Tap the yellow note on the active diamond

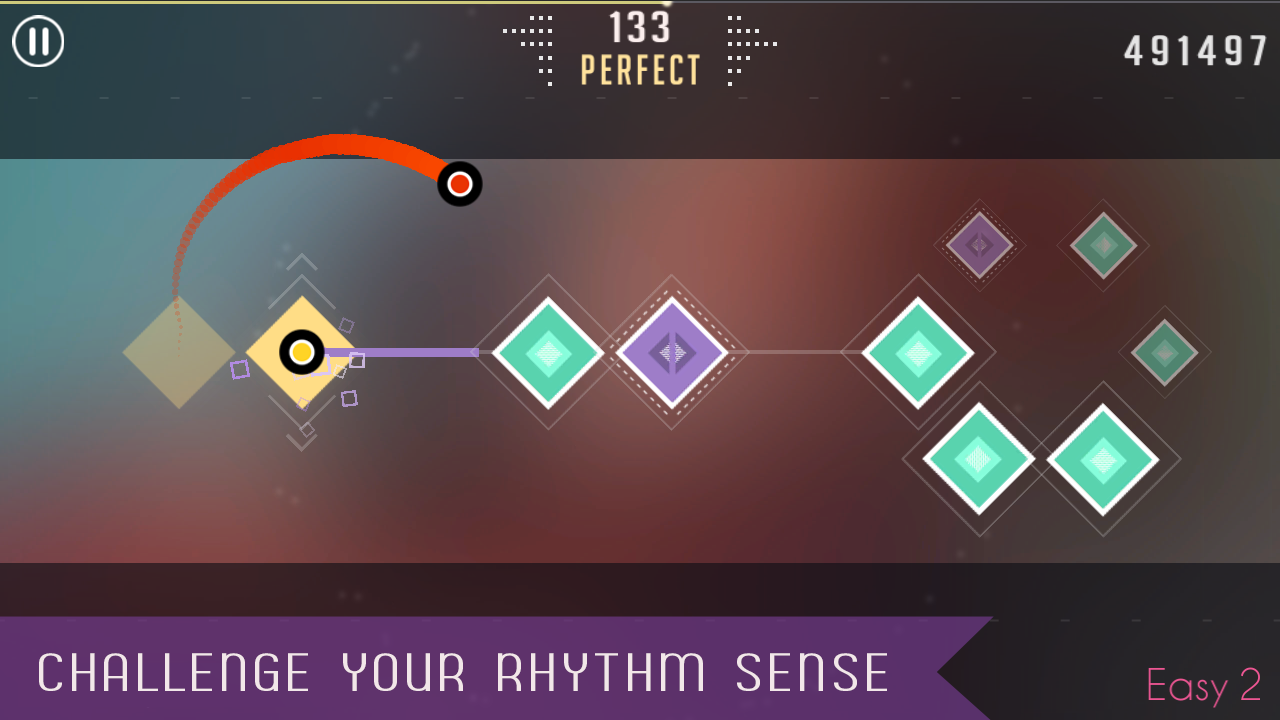coord(301,353)
